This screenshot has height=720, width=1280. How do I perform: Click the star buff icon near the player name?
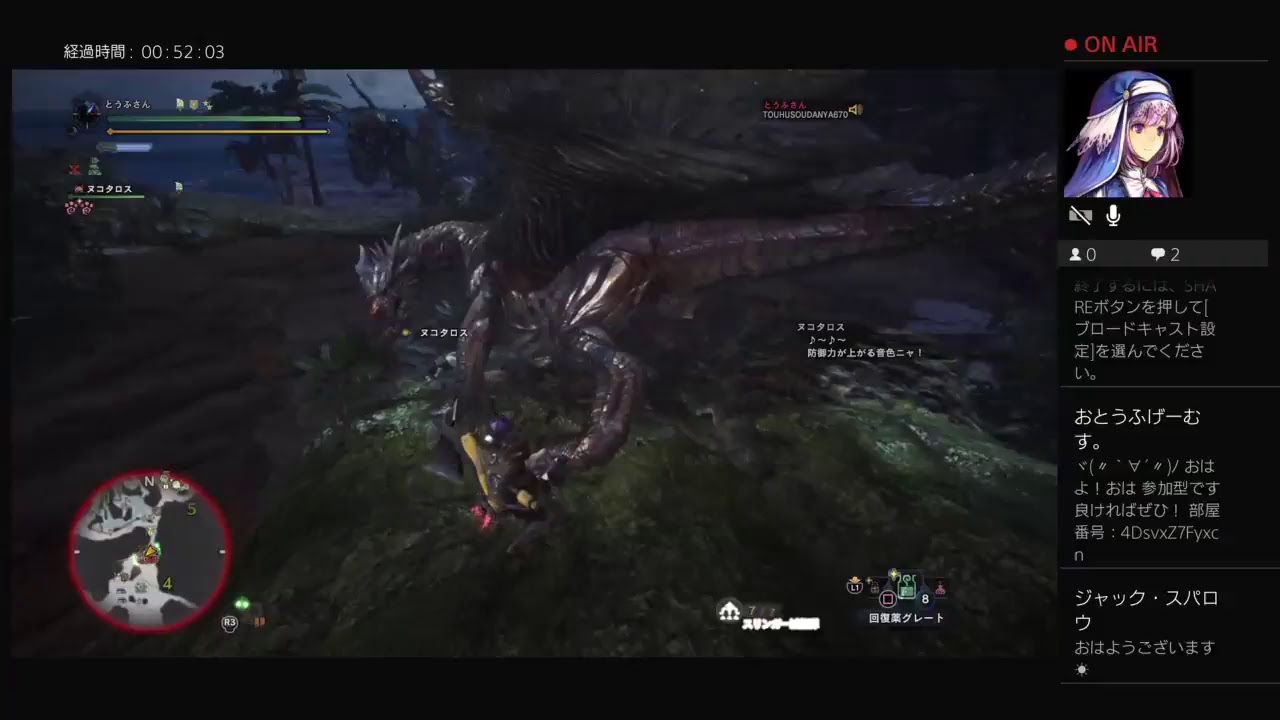tap(209, 106)
